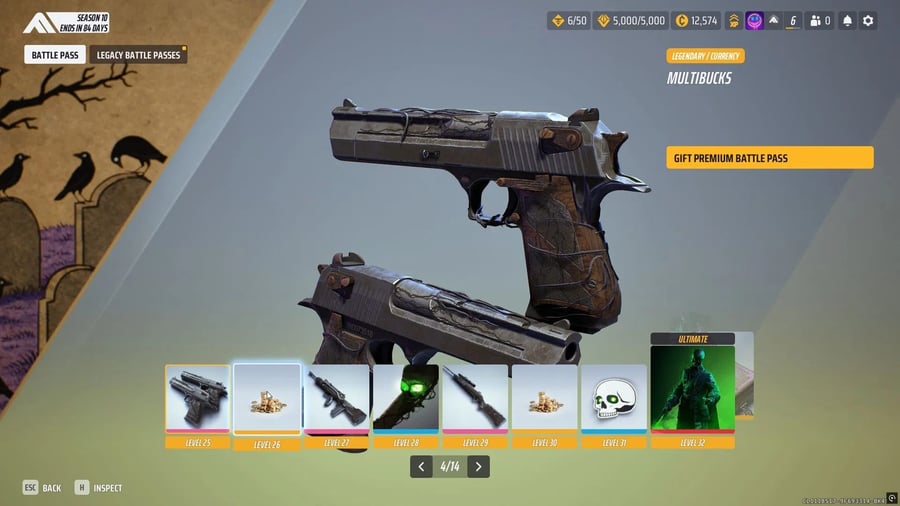Select the Level 31 skull sticker reward
The height and width of the screenshot is (506, 900).
(613, 398)
